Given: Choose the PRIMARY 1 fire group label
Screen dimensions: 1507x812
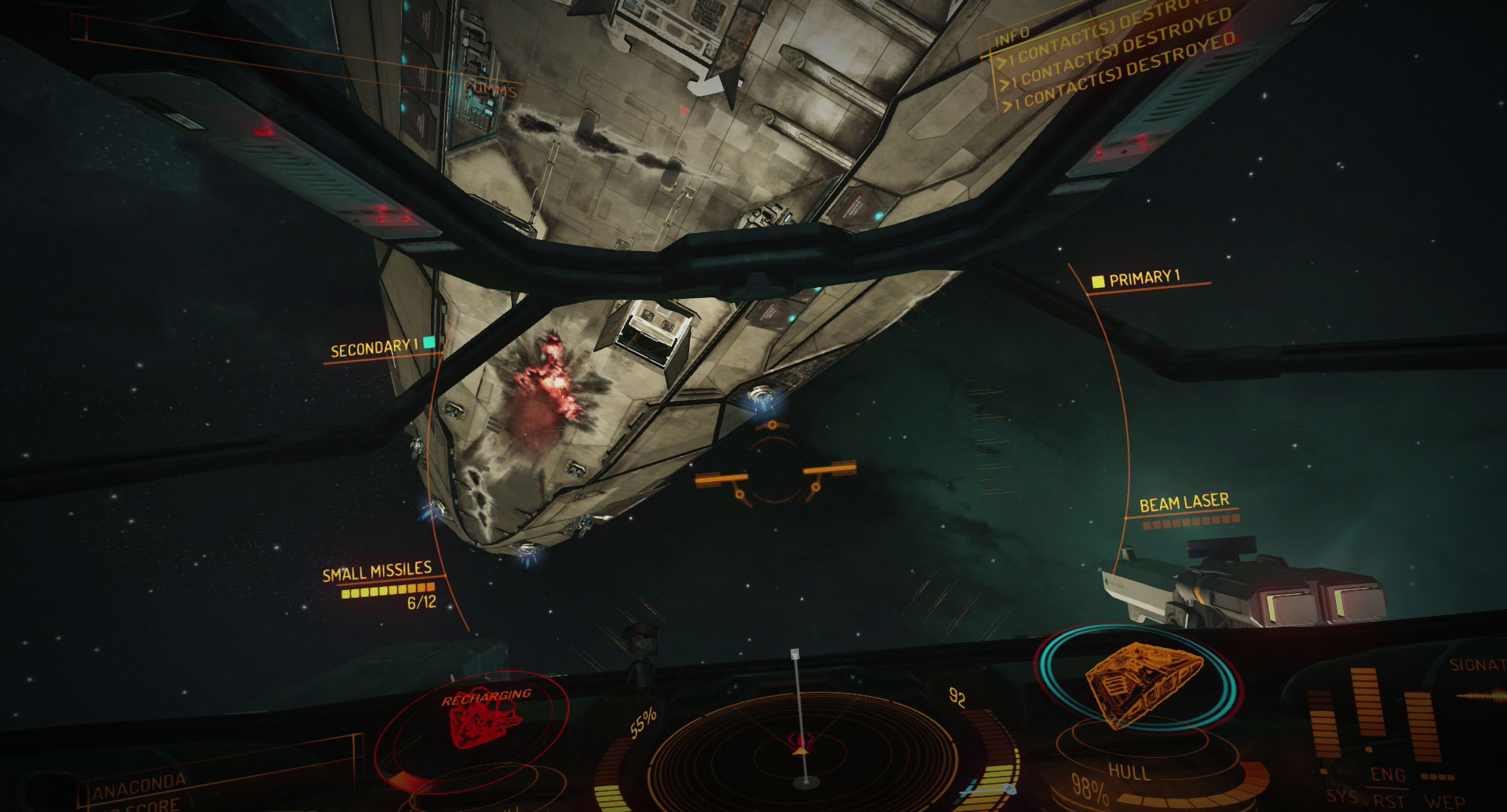Looking at the screenshot, I should coord(1144,278).
